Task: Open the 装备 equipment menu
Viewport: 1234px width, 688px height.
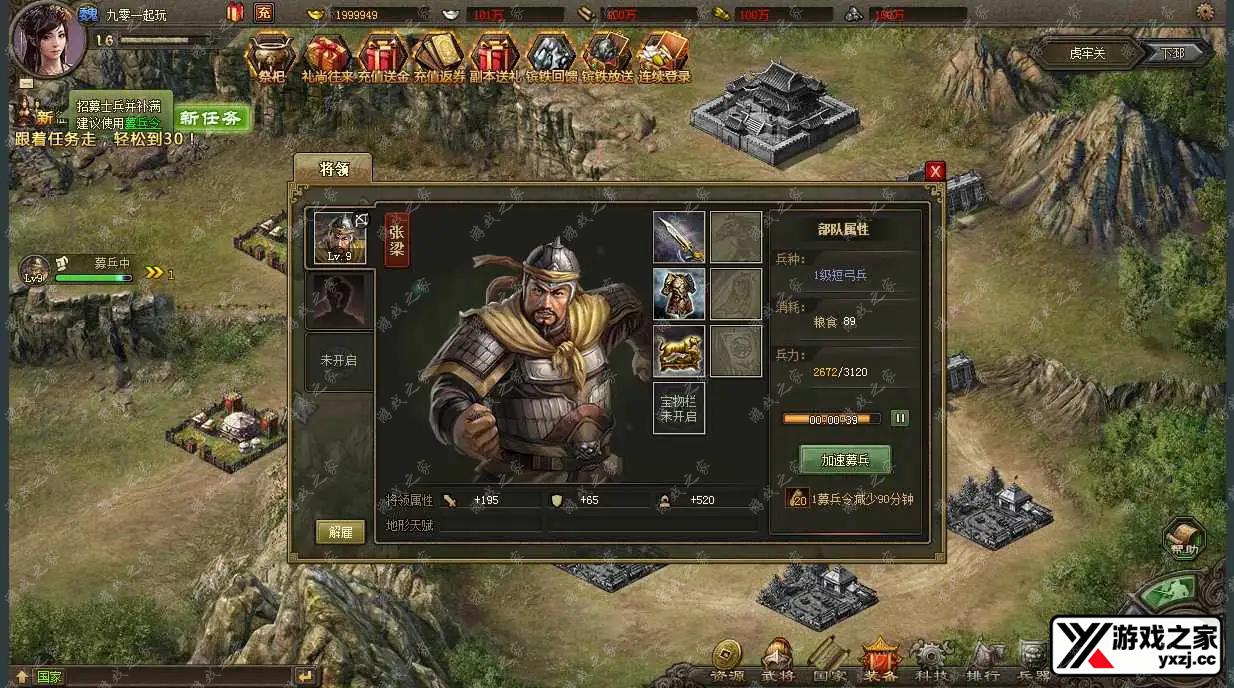Action: click(881, 660)
